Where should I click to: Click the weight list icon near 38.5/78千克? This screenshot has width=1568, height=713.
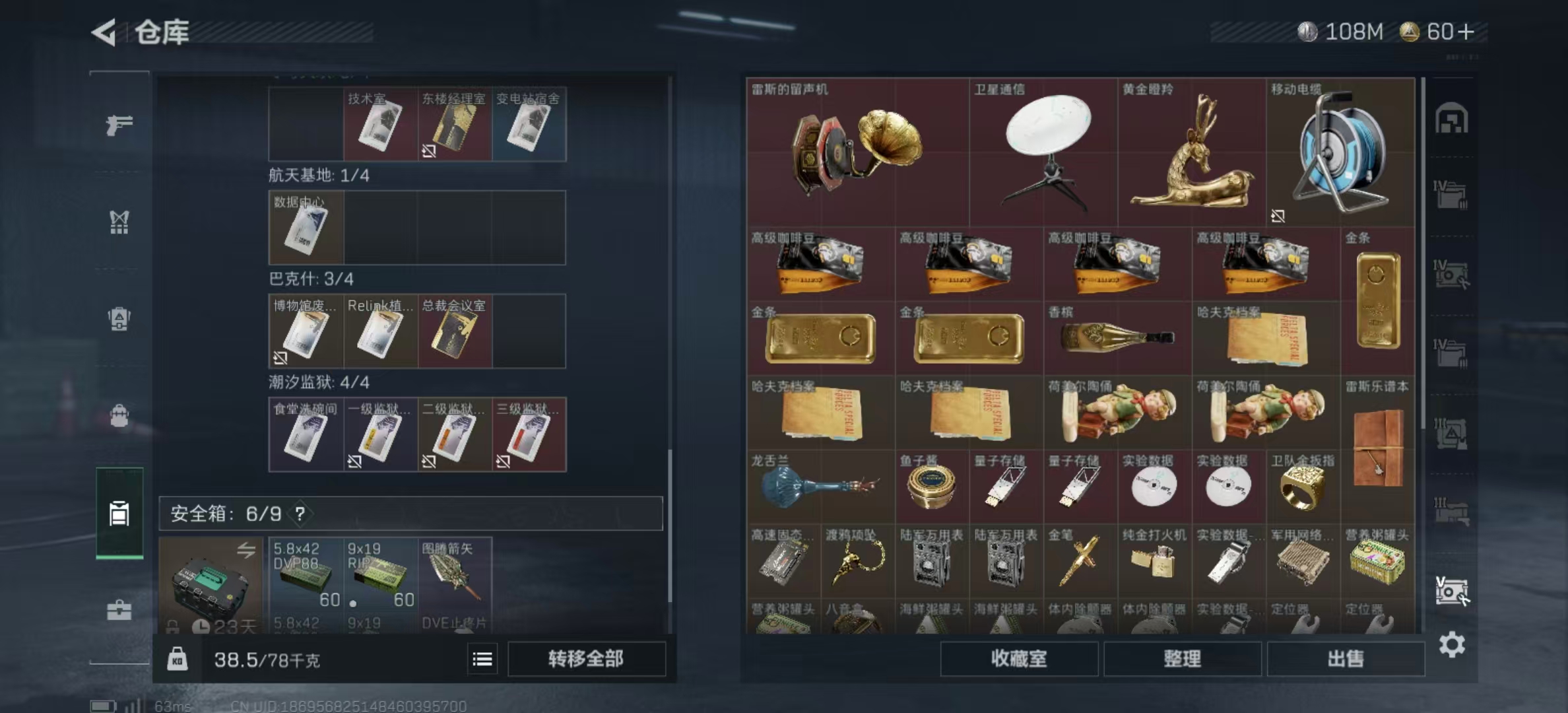tap(482, 660)
